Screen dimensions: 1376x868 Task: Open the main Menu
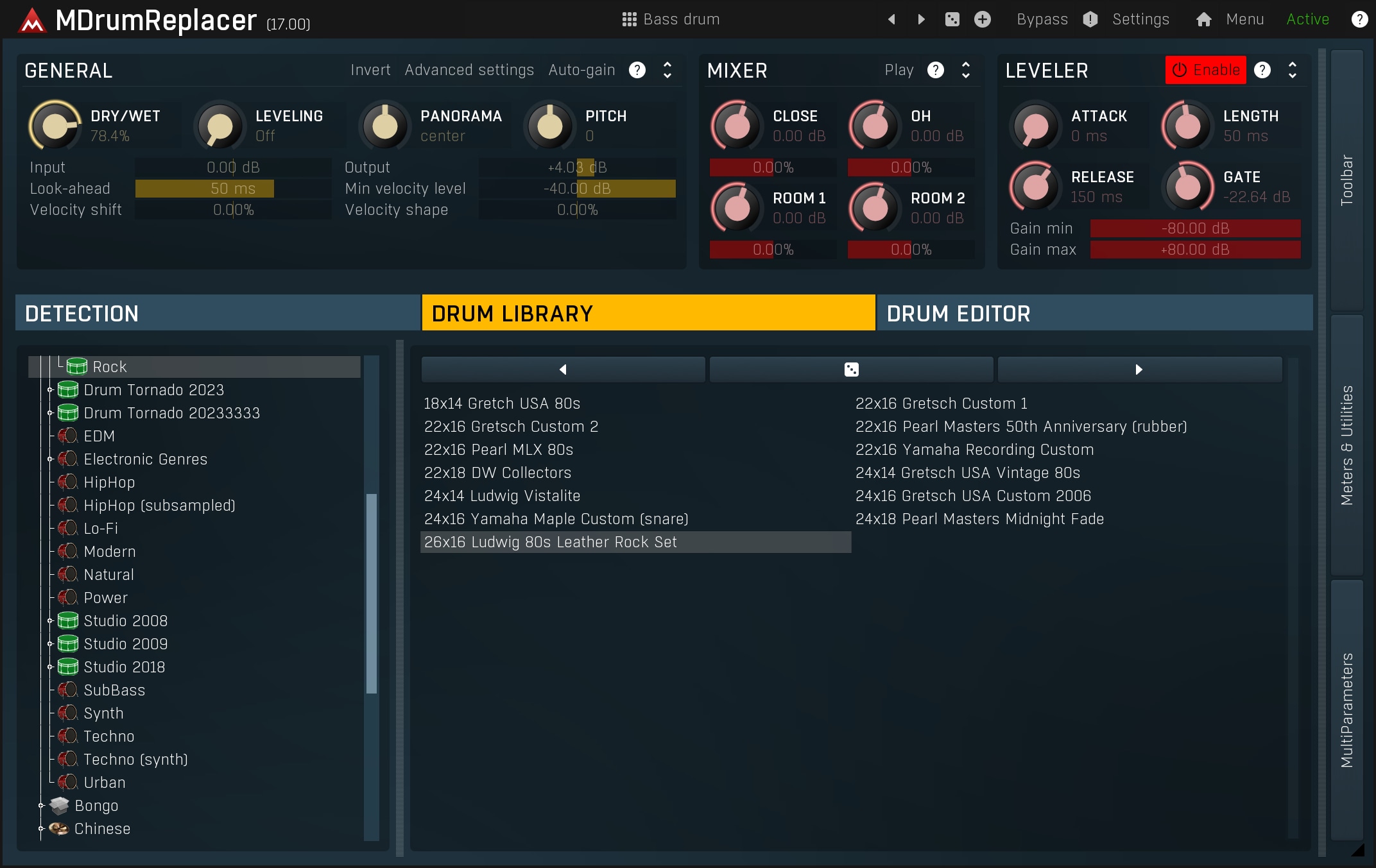click(x=1244, y=19)
